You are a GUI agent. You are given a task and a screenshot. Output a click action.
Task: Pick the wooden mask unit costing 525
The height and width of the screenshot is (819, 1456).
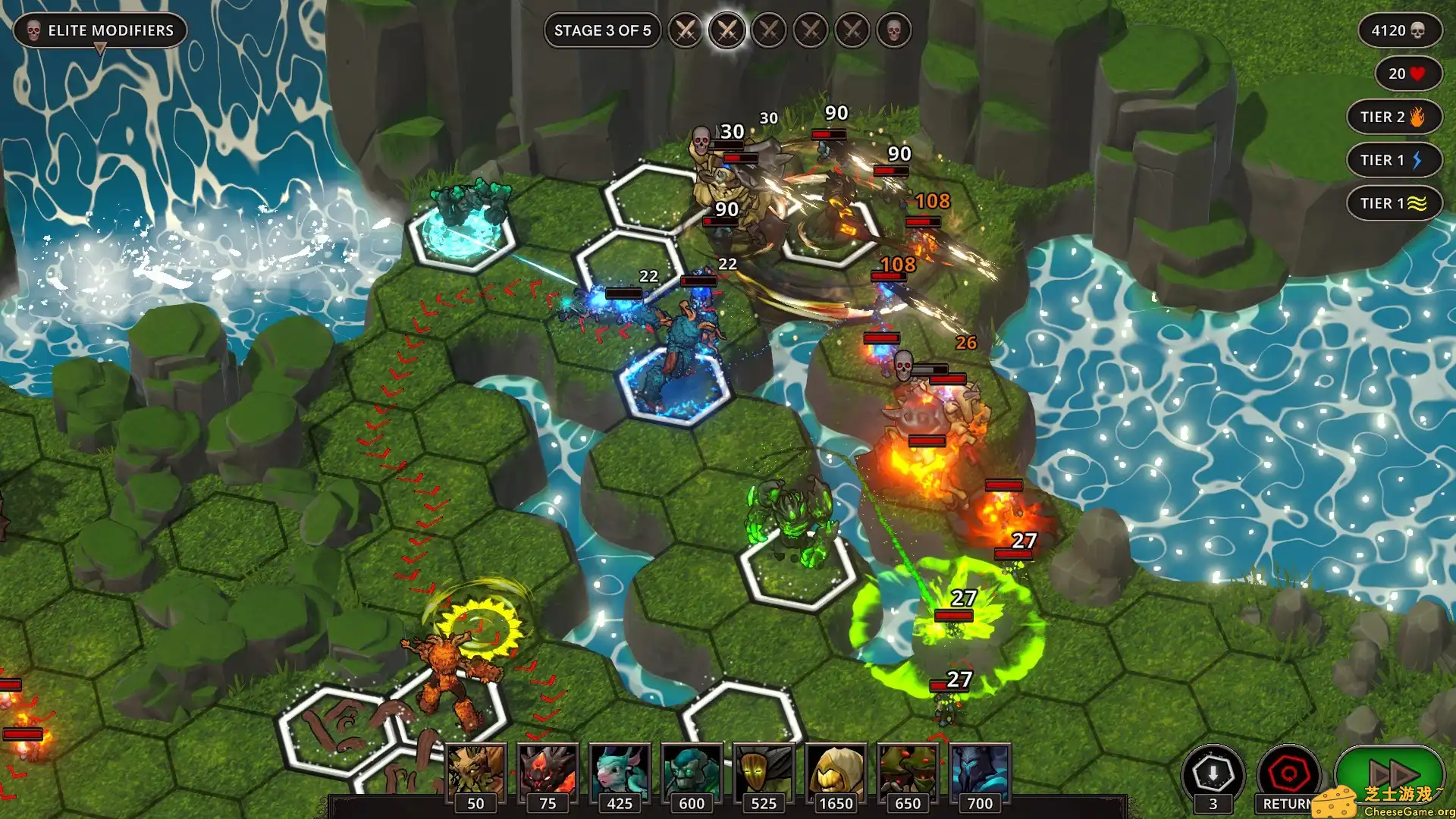[x=764, y=772]
